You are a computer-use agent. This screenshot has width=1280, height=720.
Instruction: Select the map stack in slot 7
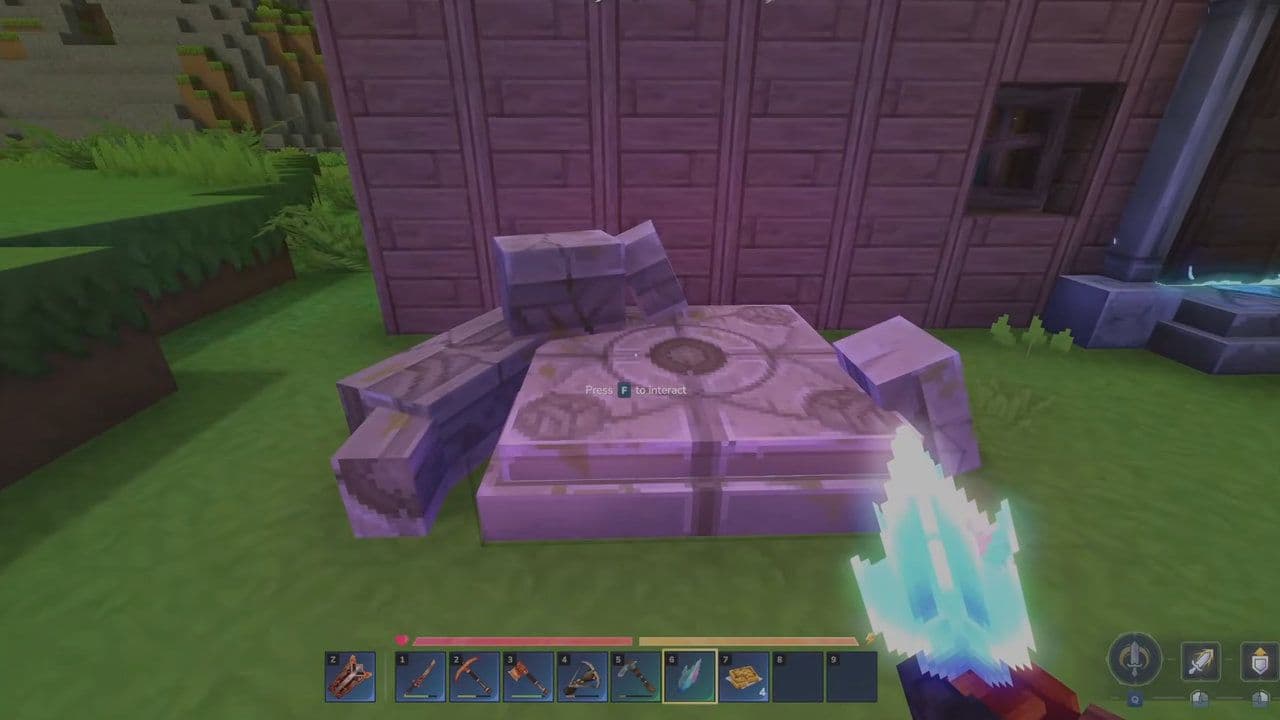click(x=742, y=677)
